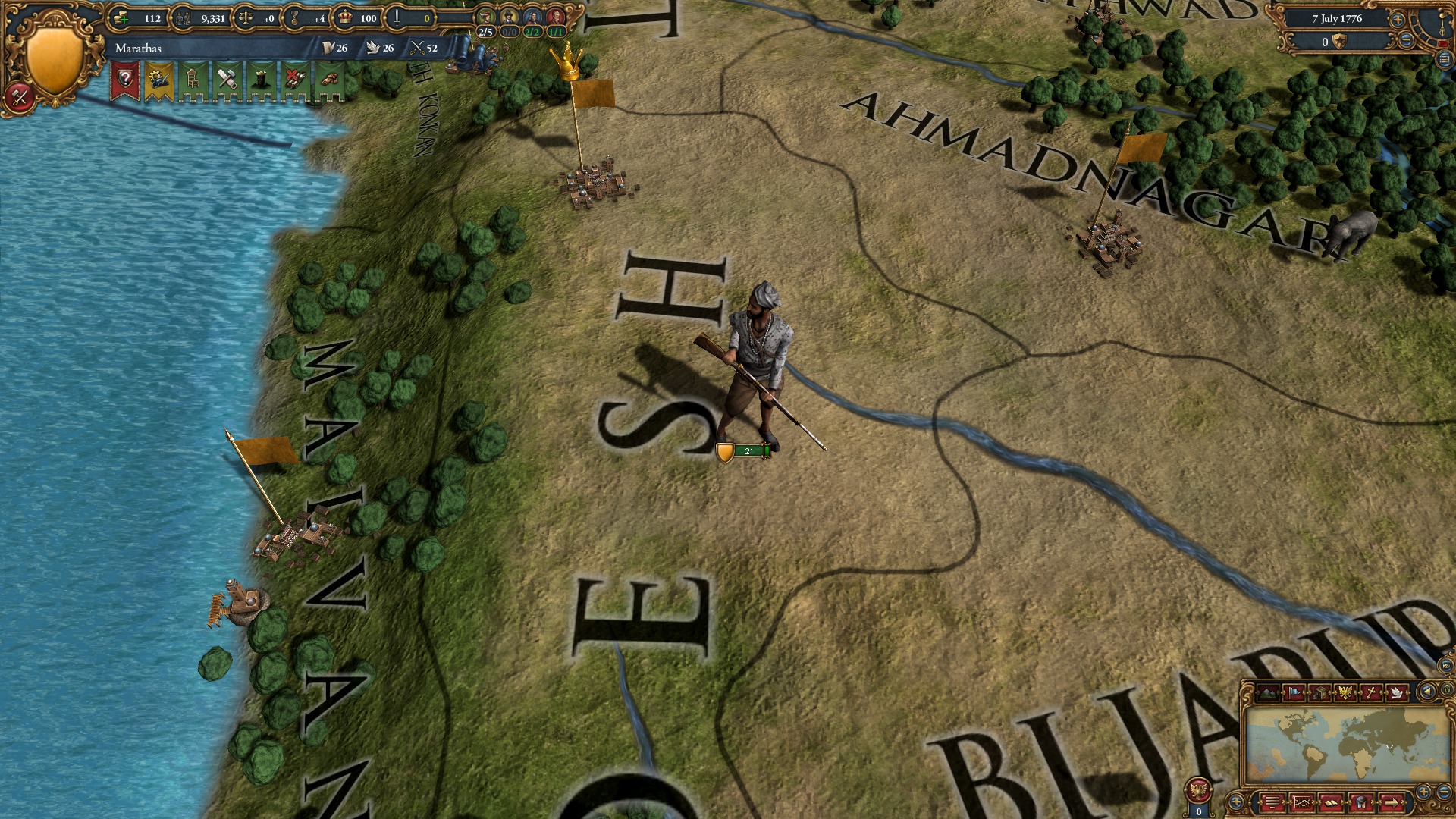Image resolution: width=1456 pixels, height=819 pixels.
Task: Toggle the outliner below the date panel
Action: (1444, 59)
